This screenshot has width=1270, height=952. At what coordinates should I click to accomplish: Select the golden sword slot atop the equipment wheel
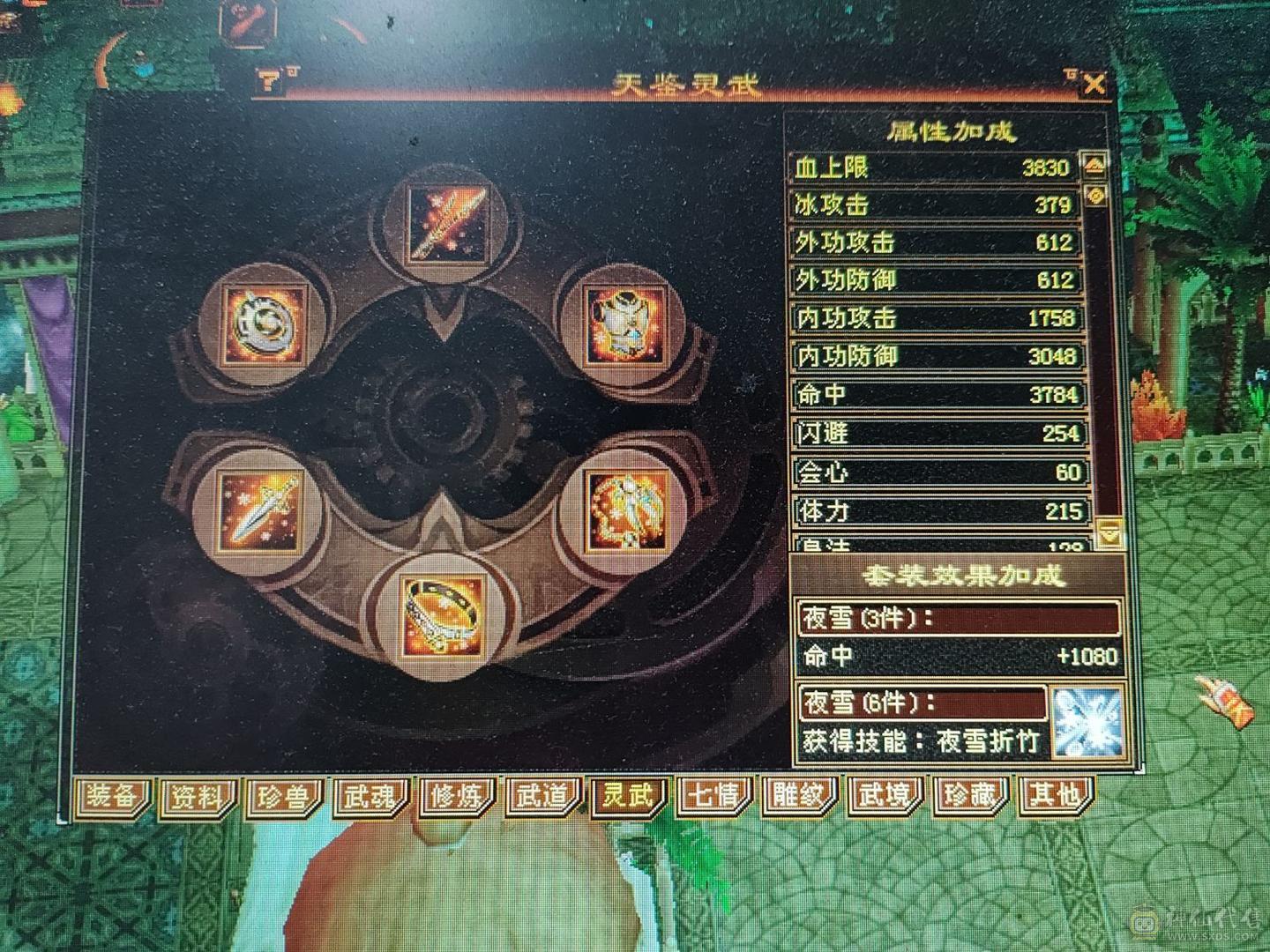(x=448, y=222)
